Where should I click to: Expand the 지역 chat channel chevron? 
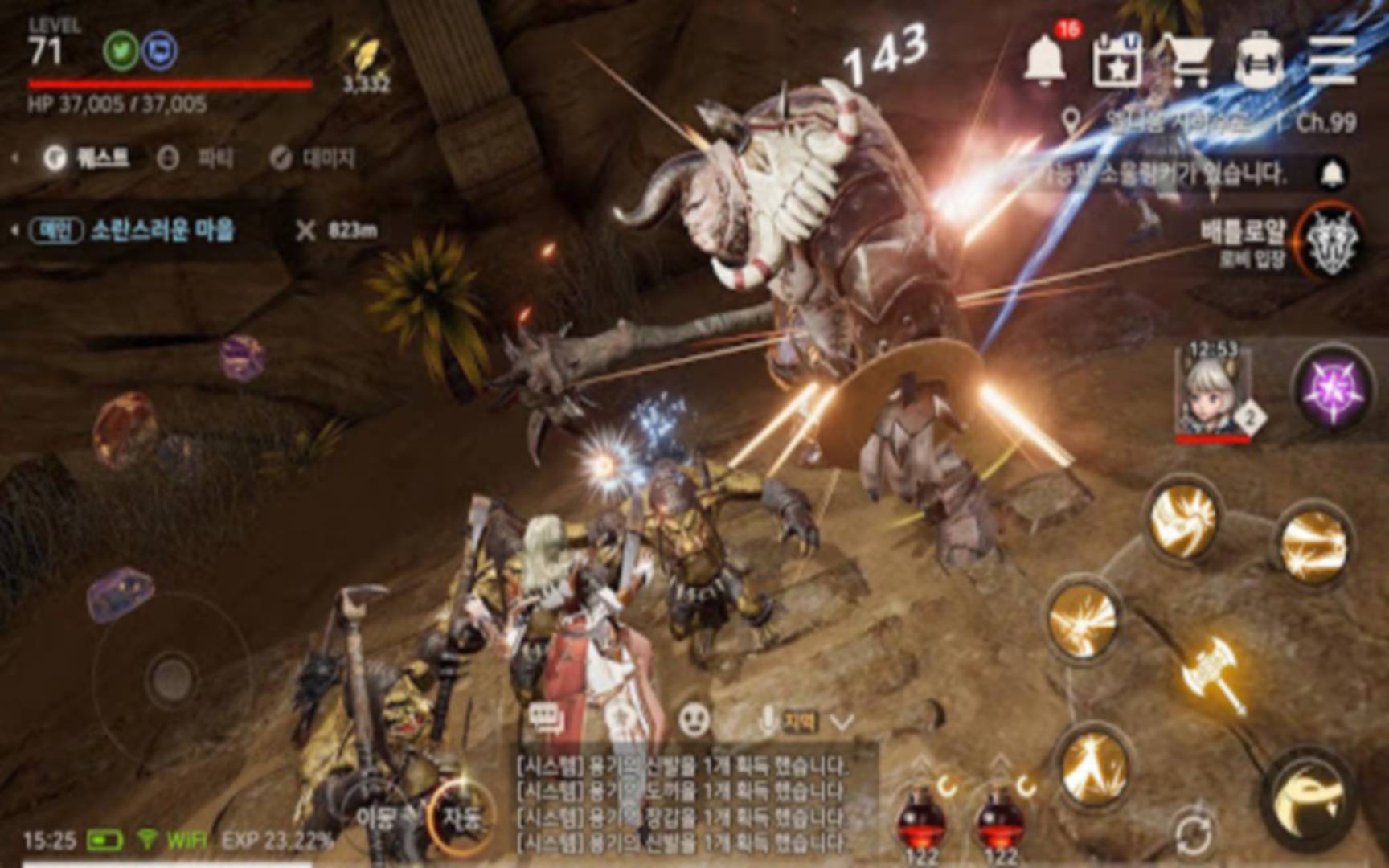[x=840, y=722]
